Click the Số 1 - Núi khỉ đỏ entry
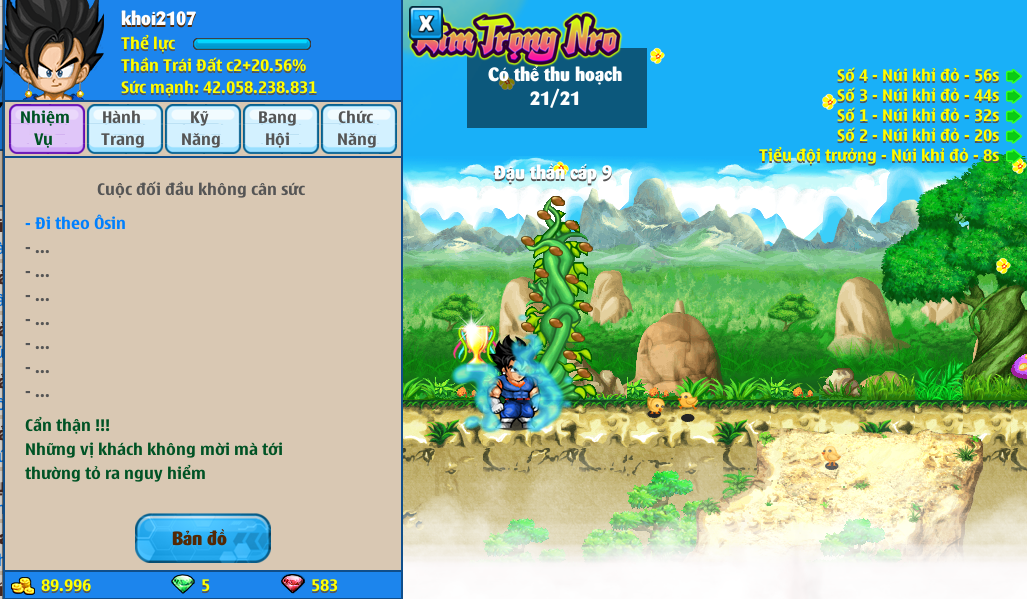Image resolution: width=1027 pixels, height=599 pixels. 917,115
